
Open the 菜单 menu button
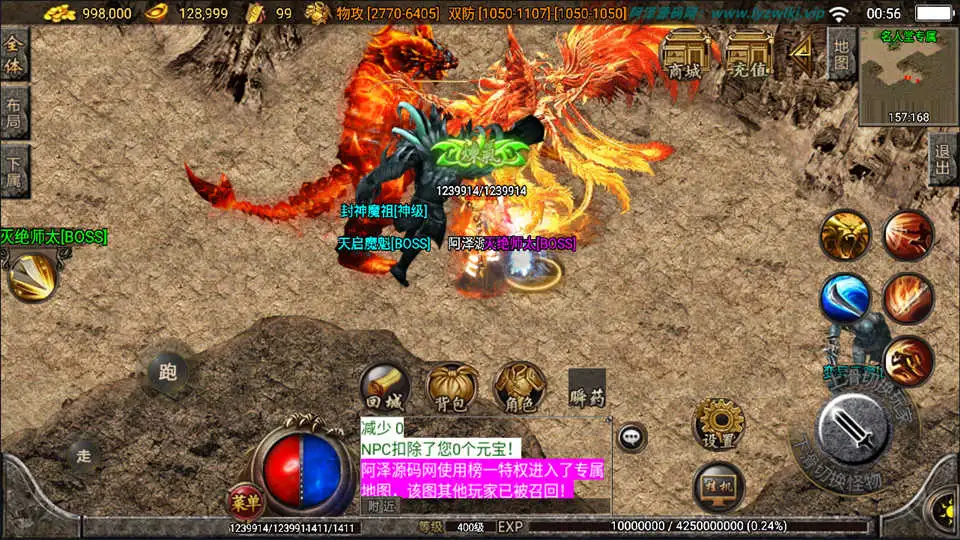241,500
